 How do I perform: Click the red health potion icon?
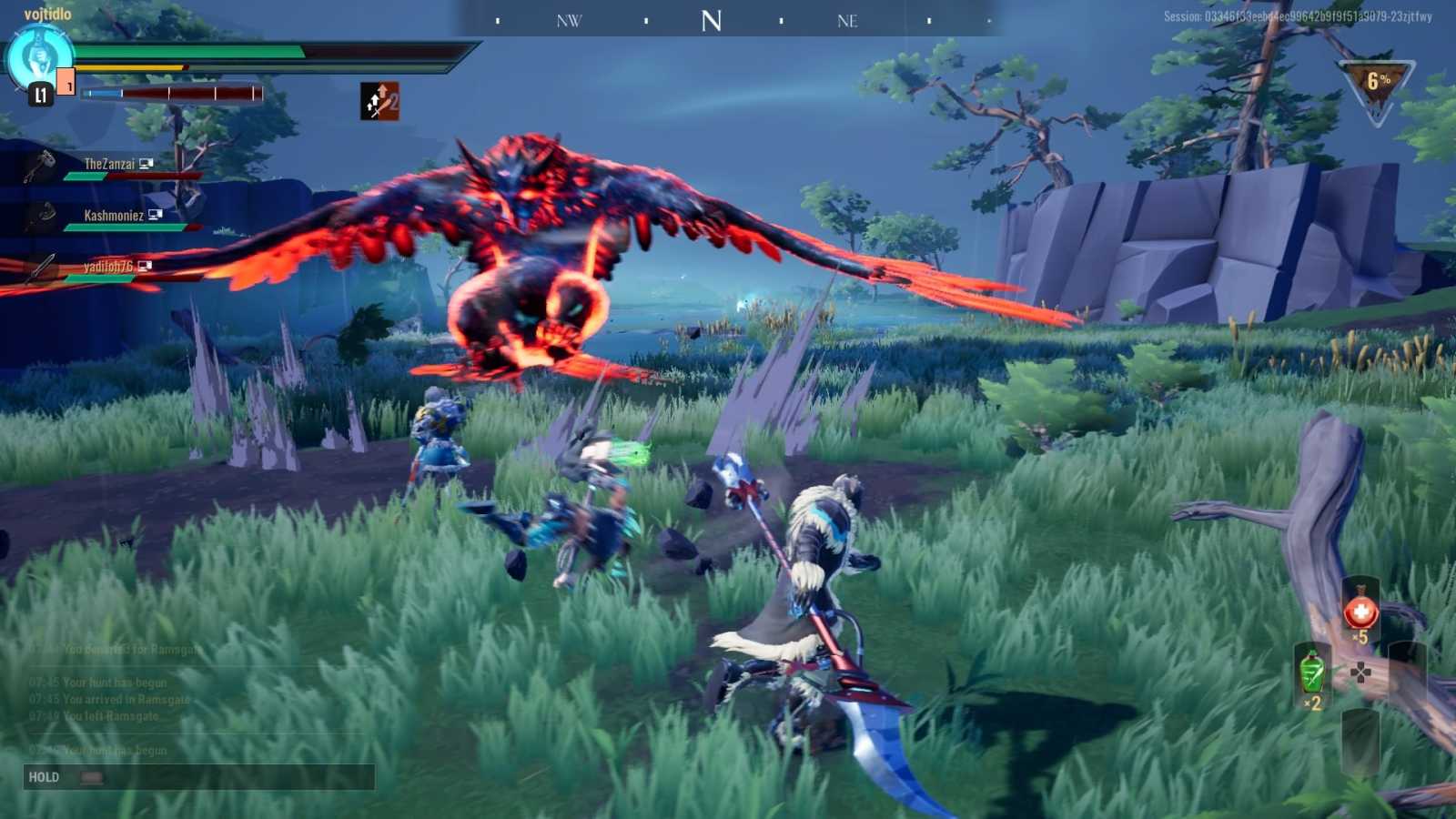(1361, 611)
